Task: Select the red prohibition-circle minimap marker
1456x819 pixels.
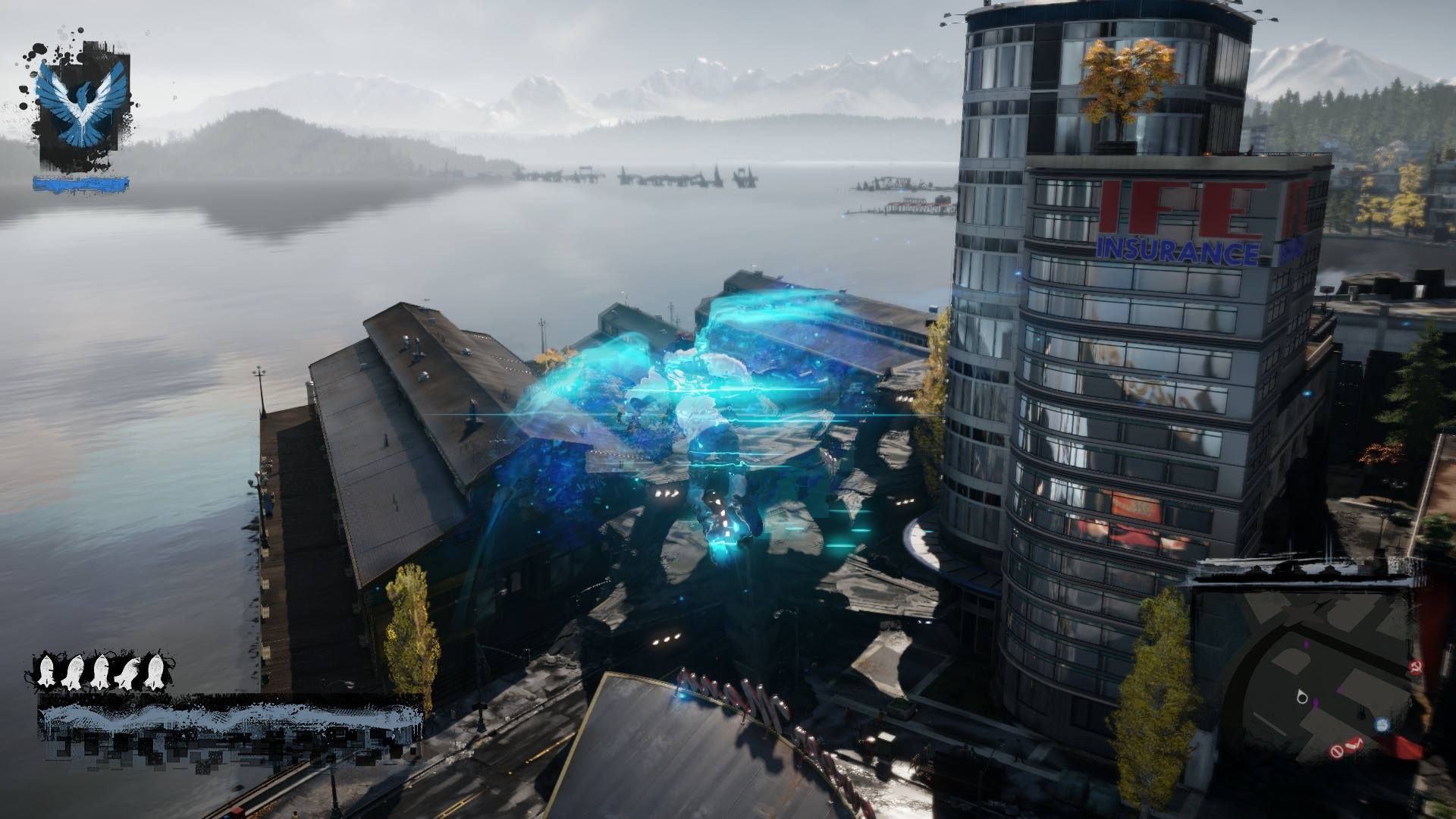Action: tap(1337, 751)
